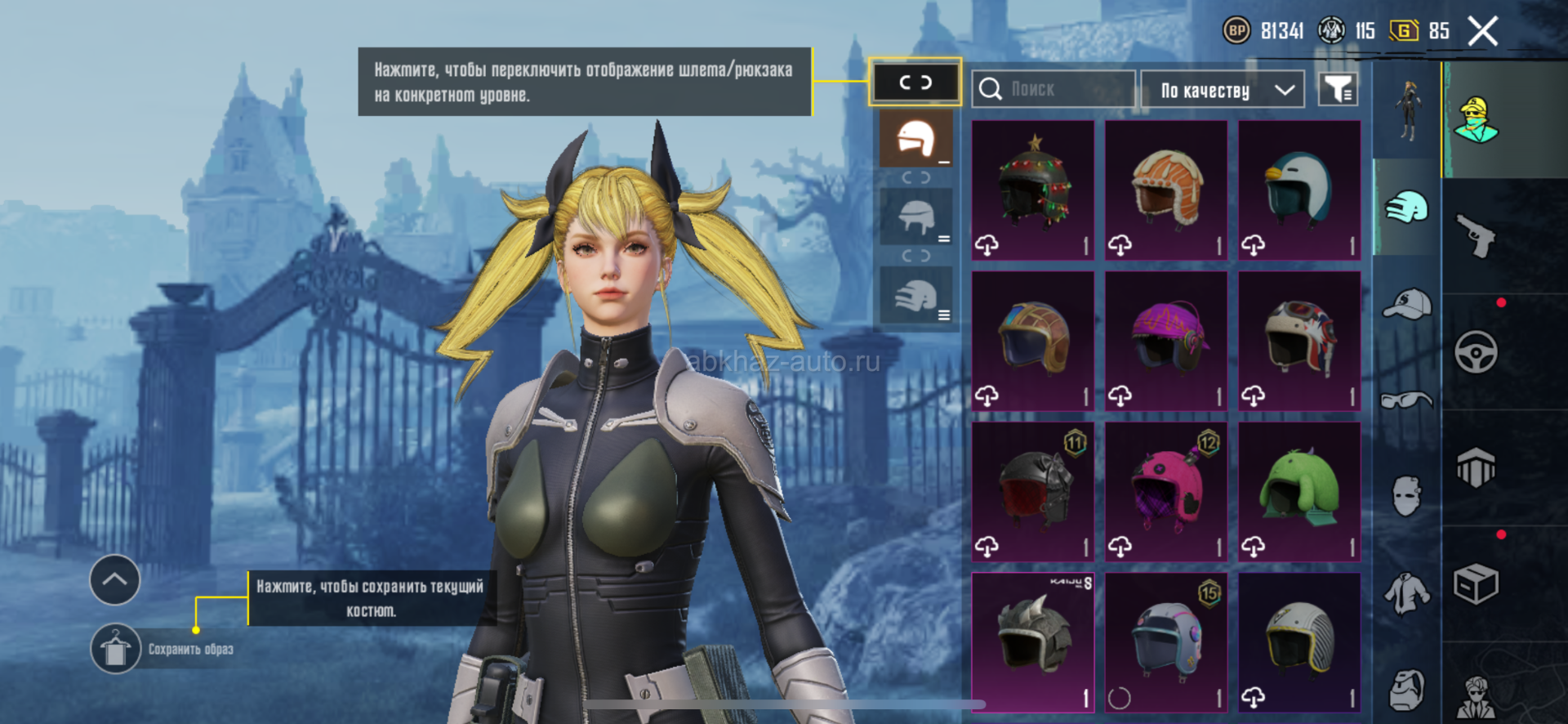Switch to the cap headwear category
Image resolution: width=1568 pixels, height=724 pixels.
(x=1407, y=304)
